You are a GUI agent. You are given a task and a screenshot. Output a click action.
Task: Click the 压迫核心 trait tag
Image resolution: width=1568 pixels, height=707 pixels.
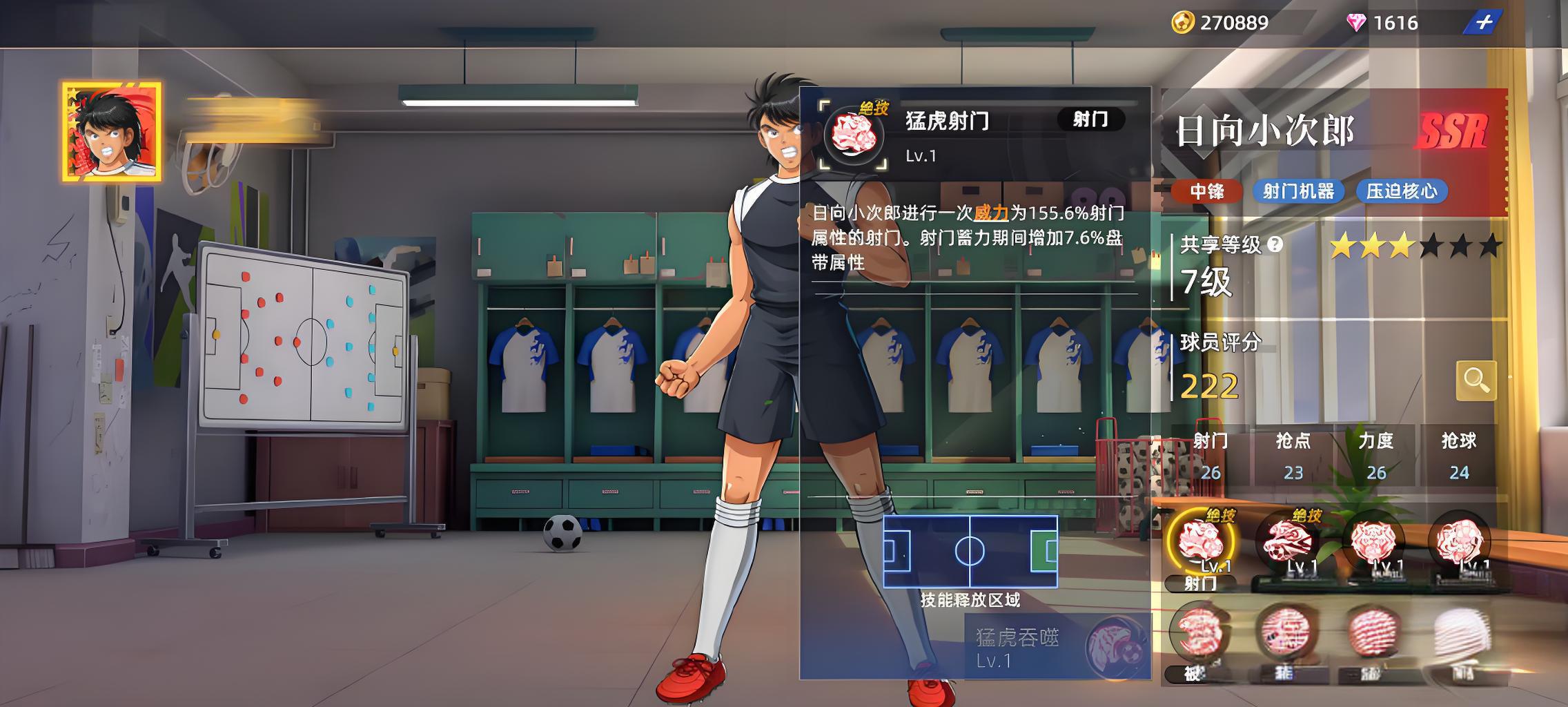click(x=1401, y=191)
